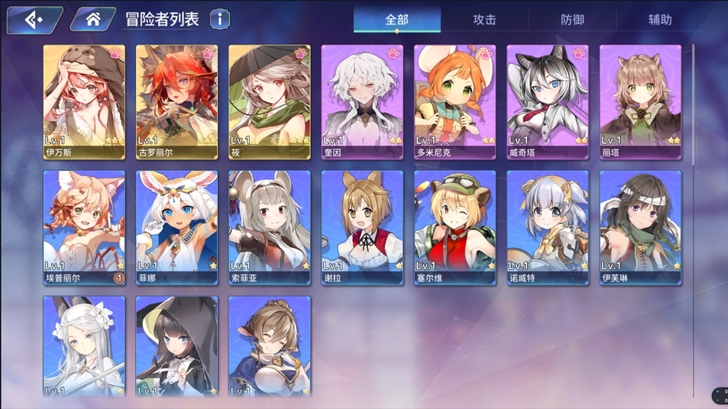Open the 奎因 adventurer card
Image resolution: width=728 pixels, height=409 pixels.
[x=362, y=102]
